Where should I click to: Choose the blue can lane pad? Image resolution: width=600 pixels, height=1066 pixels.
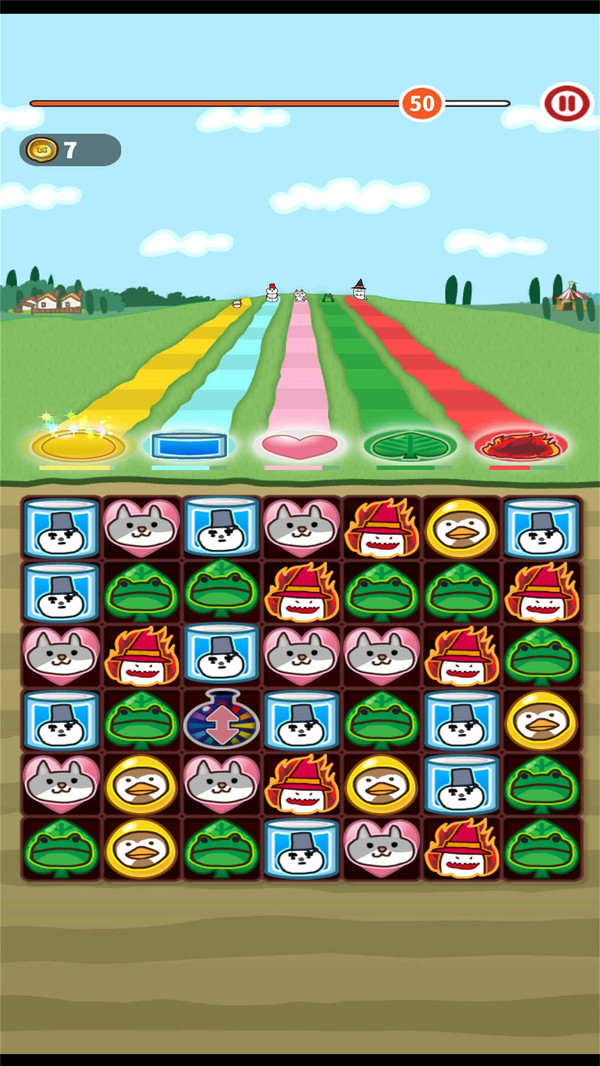click(189, 444)
